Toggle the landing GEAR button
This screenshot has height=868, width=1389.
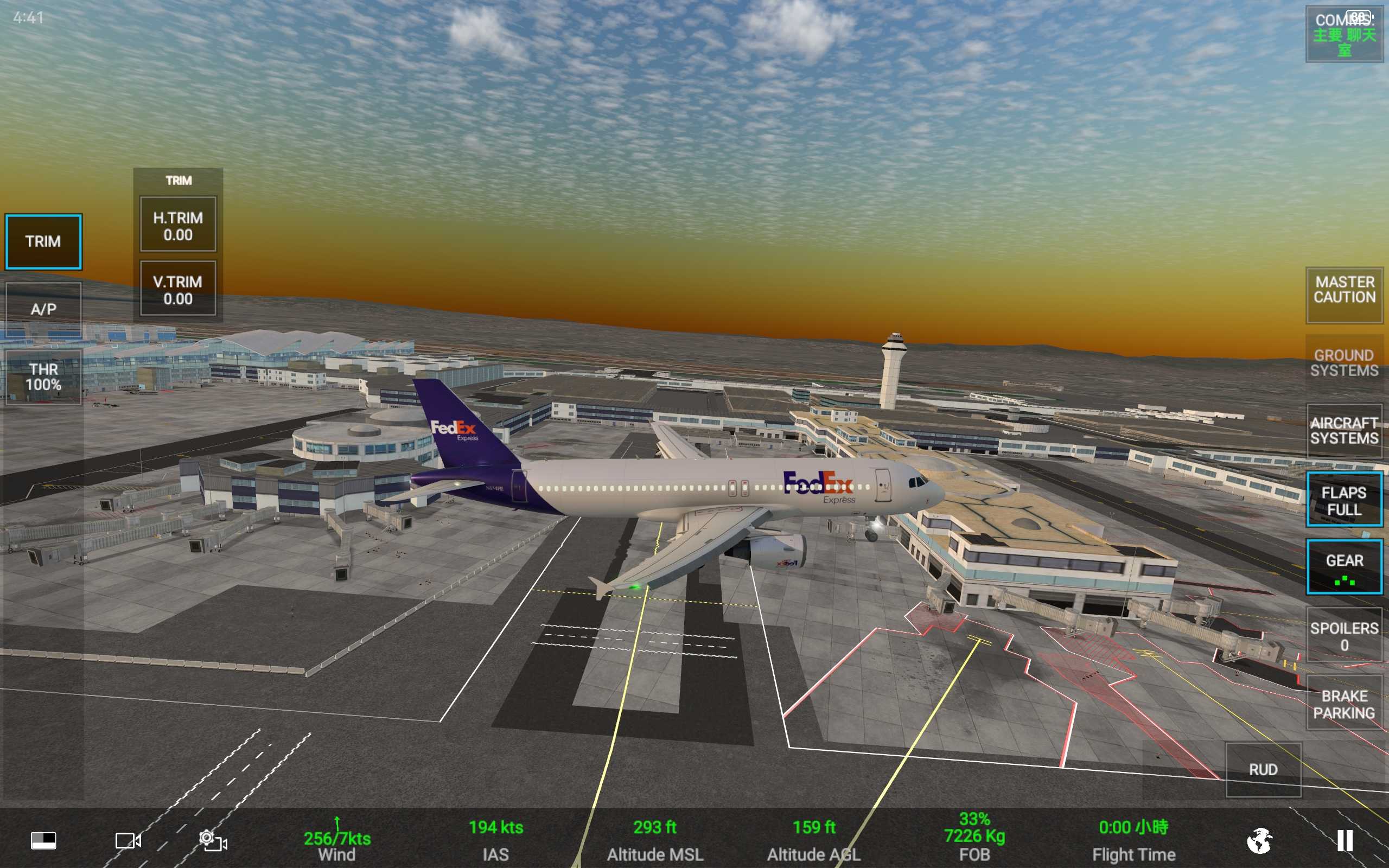[x=1344, y=567]
